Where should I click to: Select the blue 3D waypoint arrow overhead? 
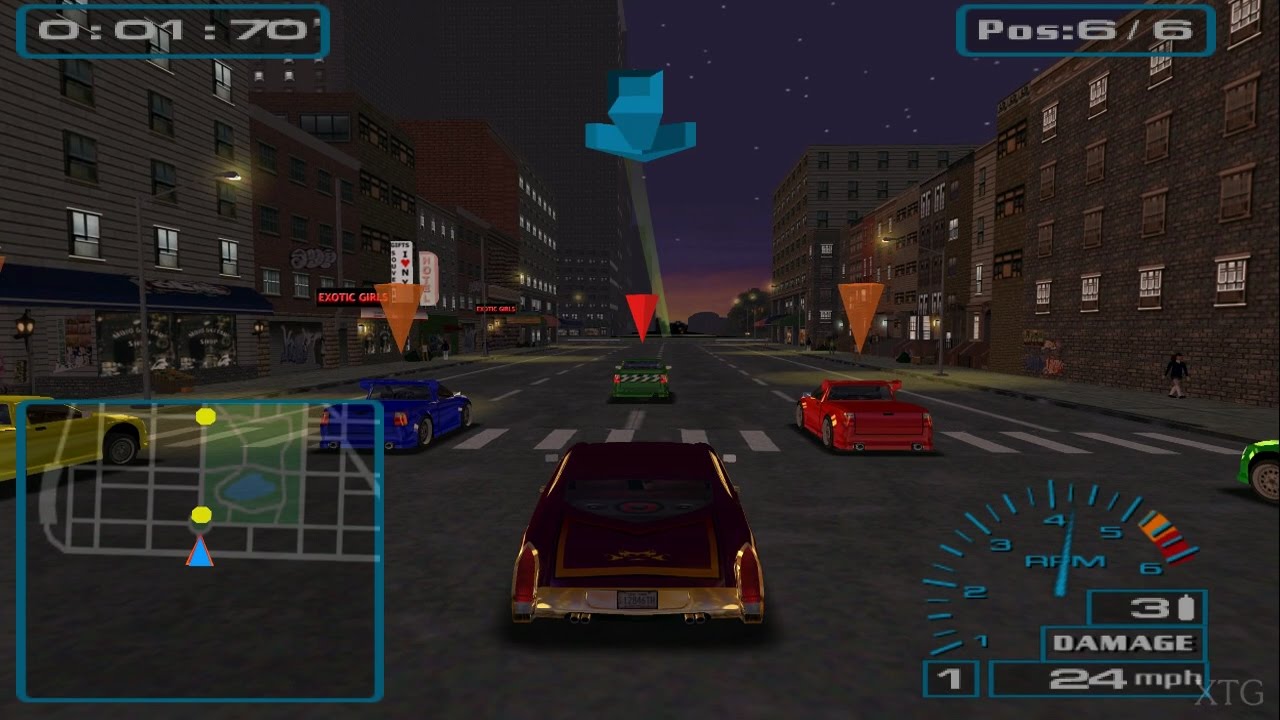pos(639,115)
